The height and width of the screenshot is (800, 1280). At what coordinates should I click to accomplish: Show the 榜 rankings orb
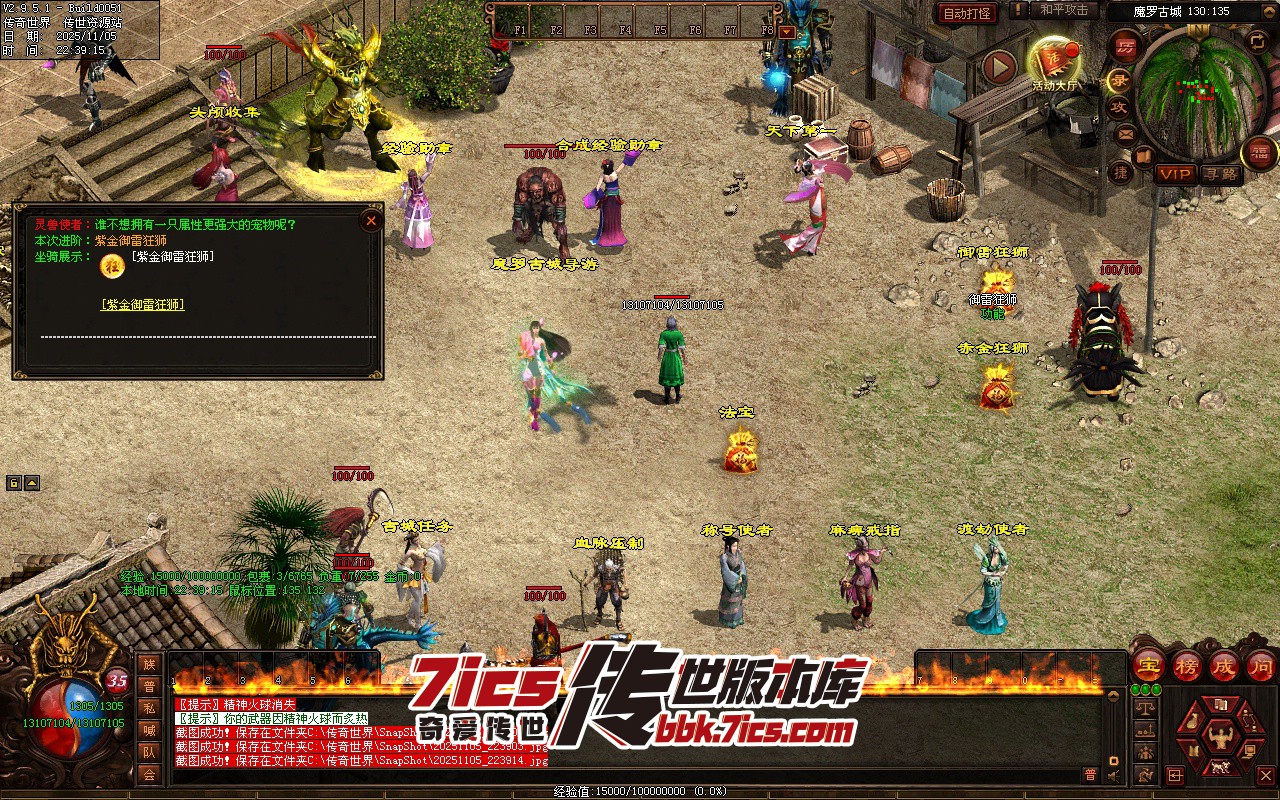[1187, 665]
